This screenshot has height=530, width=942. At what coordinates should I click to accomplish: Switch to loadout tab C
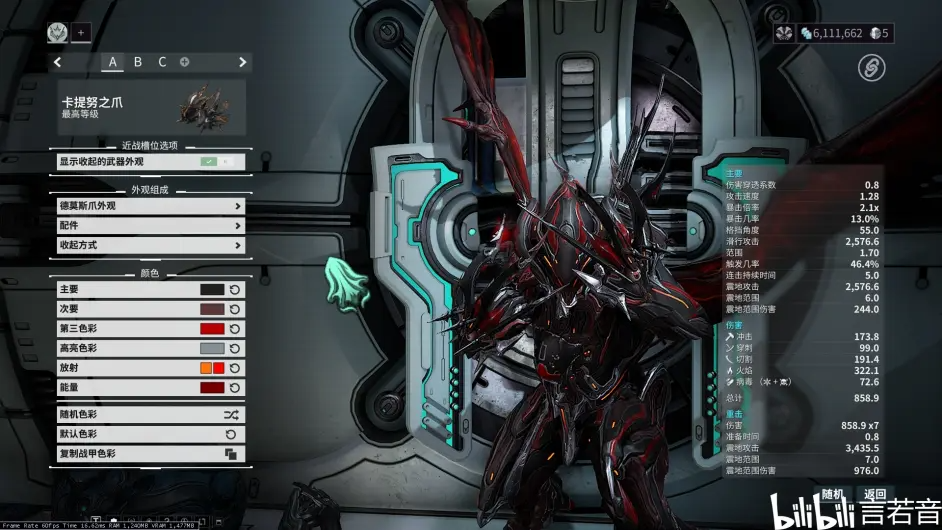(162, 62)
